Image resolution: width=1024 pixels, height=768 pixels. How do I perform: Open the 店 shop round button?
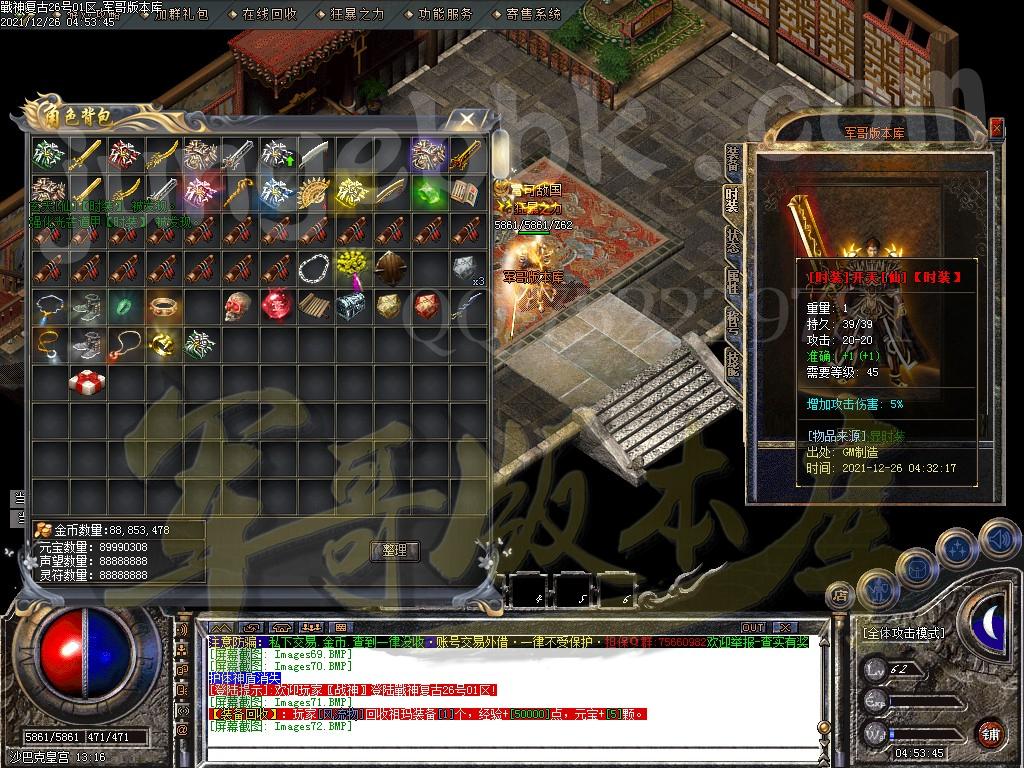pyautogui.click(x=841, y=597)
